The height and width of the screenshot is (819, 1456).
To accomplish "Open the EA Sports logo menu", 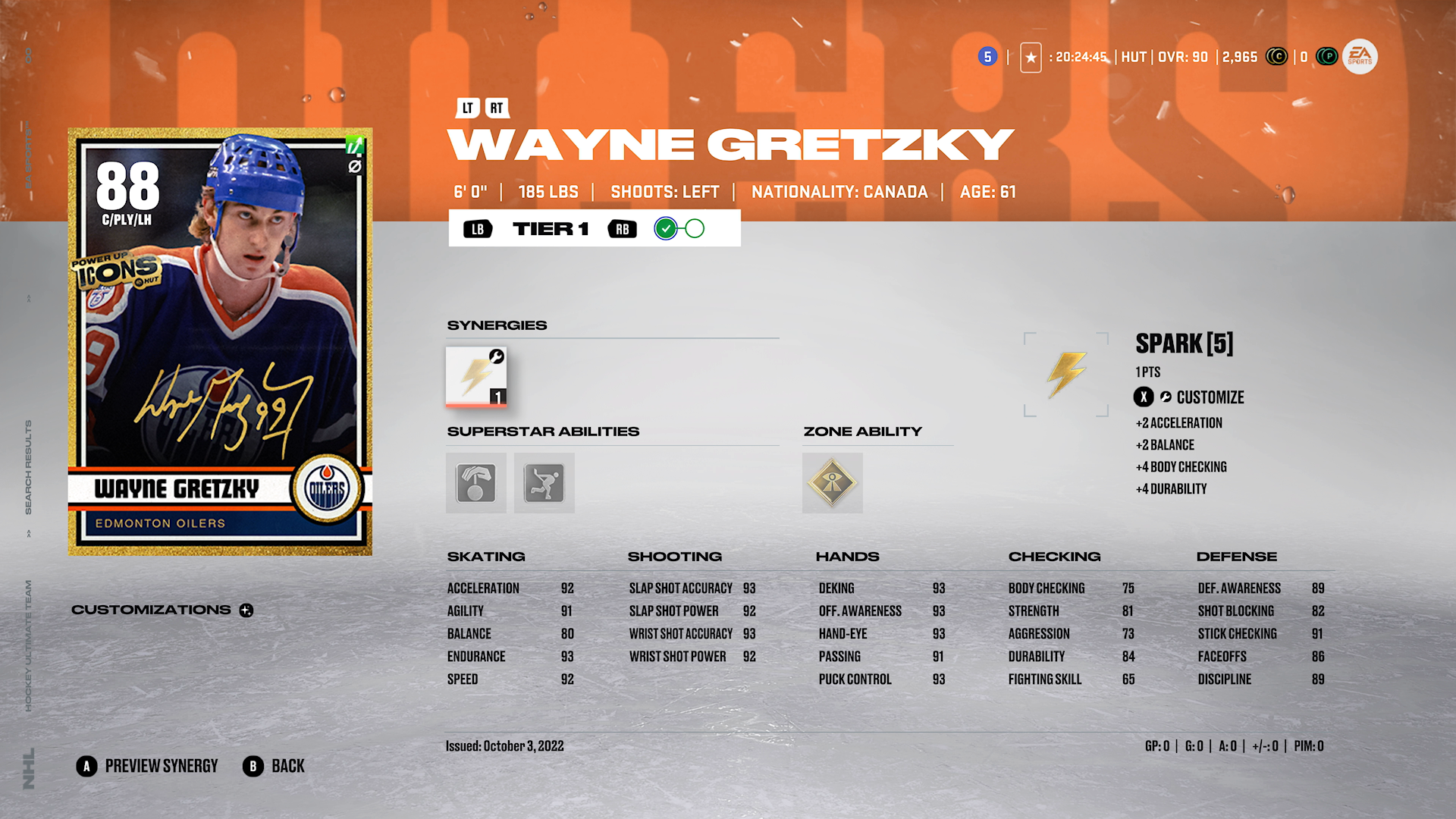I will (x=1360, y=57).
